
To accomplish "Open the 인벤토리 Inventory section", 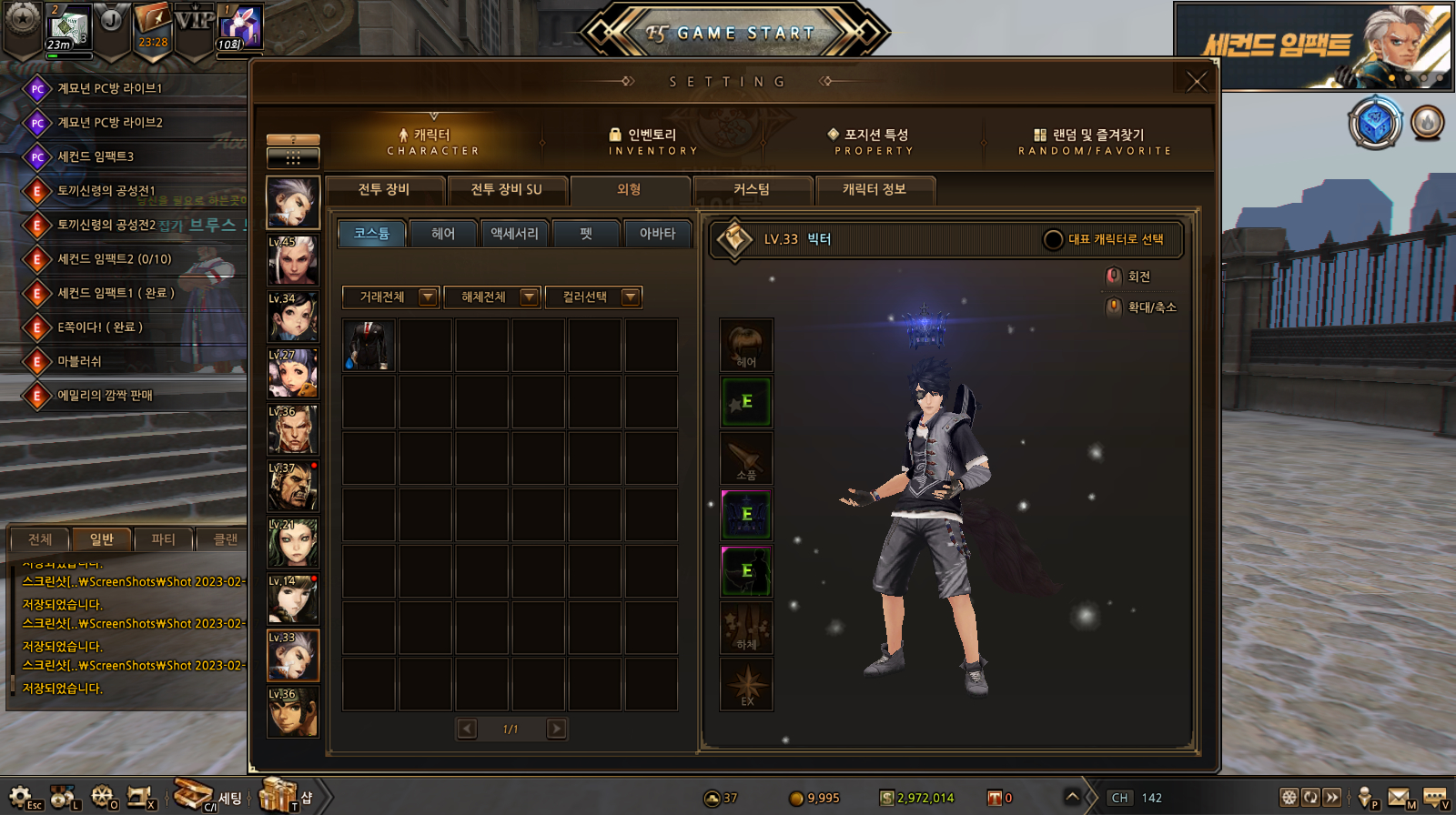I will click(652, 141).
